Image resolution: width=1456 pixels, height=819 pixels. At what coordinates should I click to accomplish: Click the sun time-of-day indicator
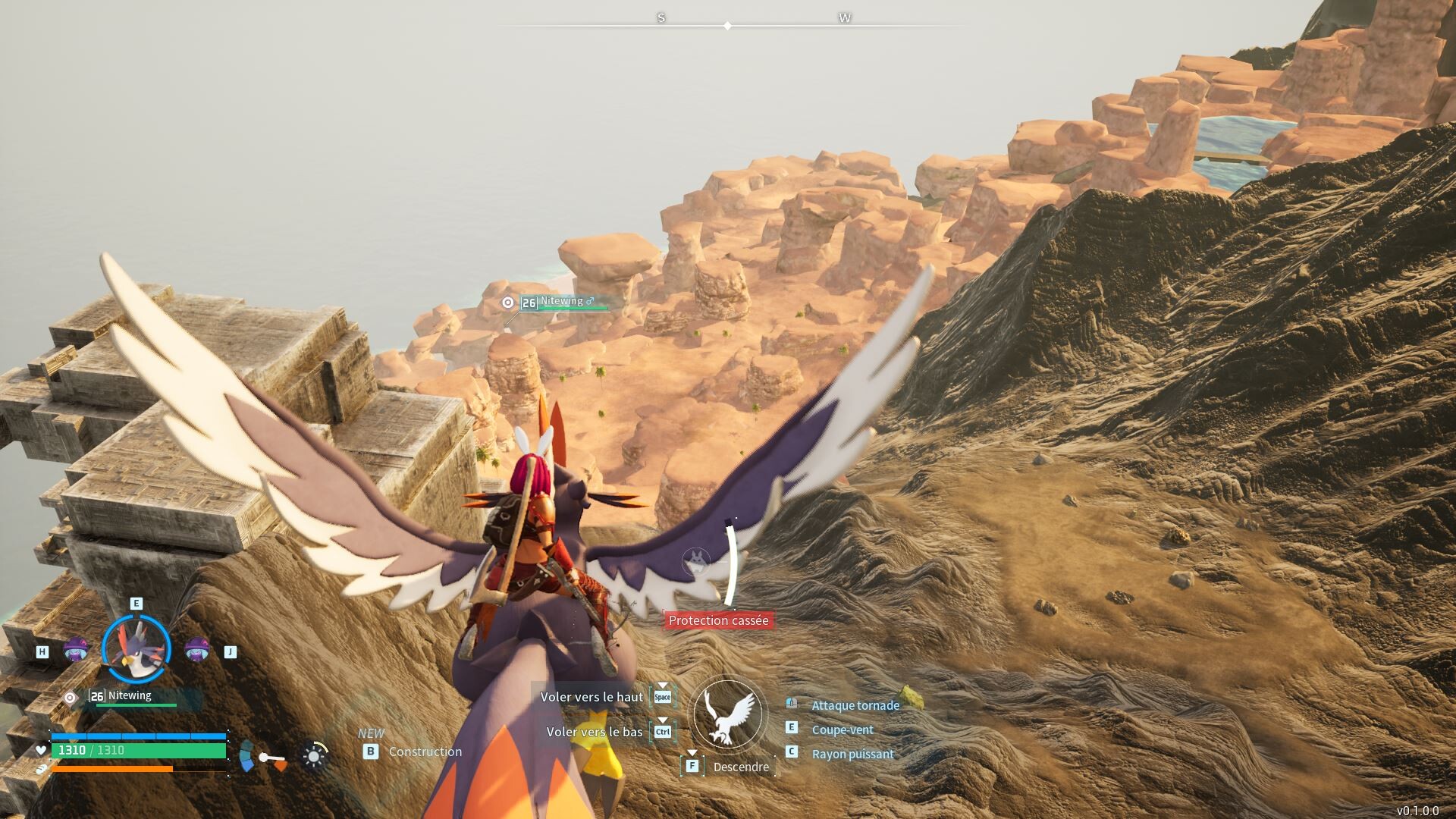pos(313,756)
